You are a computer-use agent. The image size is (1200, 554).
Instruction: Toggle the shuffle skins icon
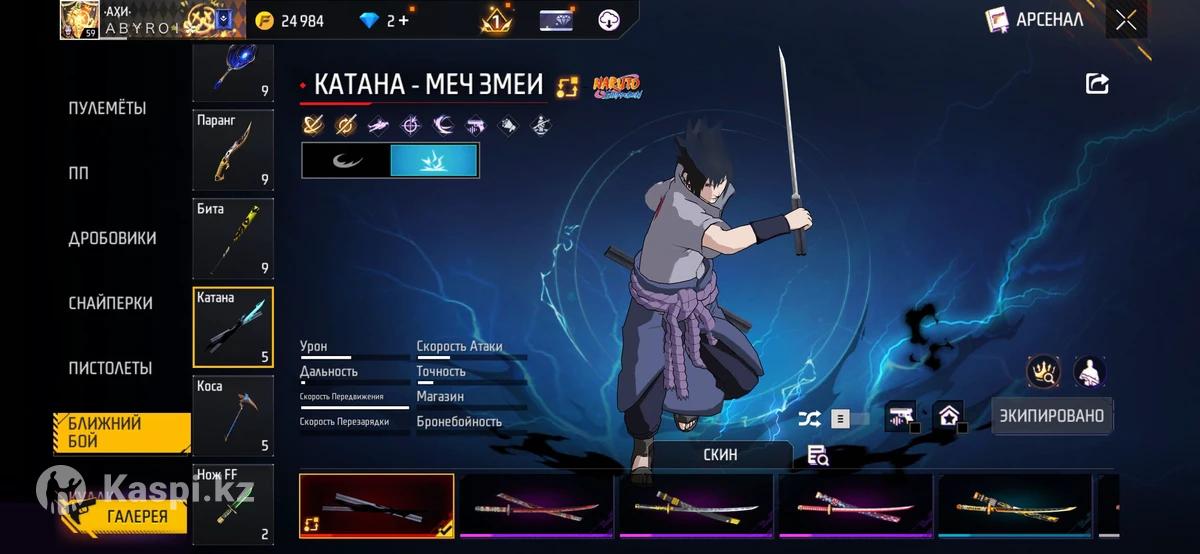[809, 418]
